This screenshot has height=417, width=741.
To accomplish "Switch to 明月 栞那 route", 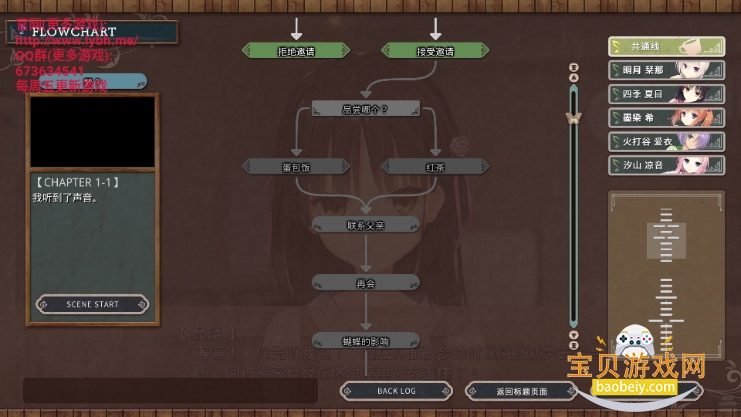I will 666,70.
